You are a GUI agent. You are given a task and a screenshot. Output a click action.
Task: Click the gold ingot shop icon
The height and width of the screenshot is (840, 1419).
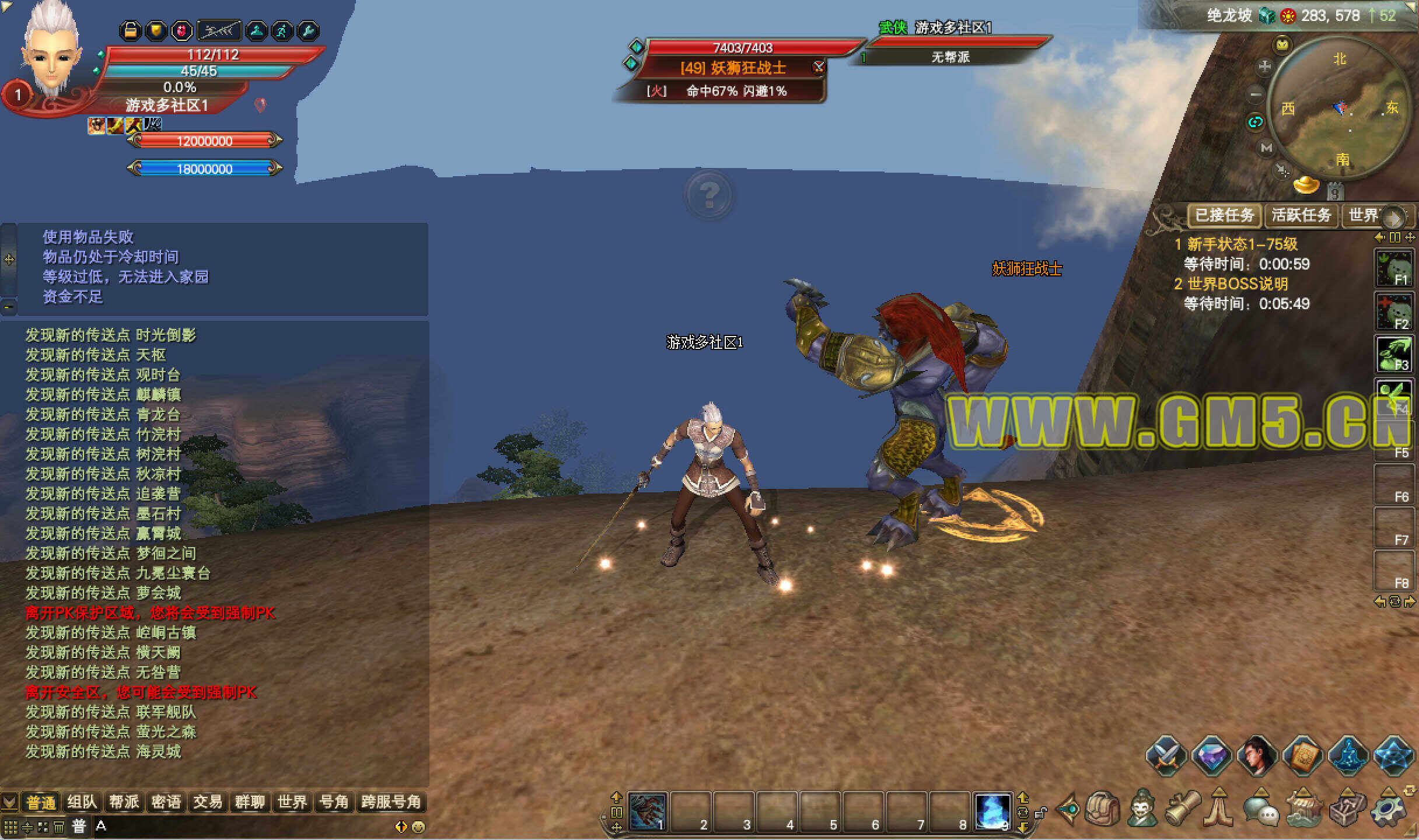pyautogui.click(x=1306, y=185)
